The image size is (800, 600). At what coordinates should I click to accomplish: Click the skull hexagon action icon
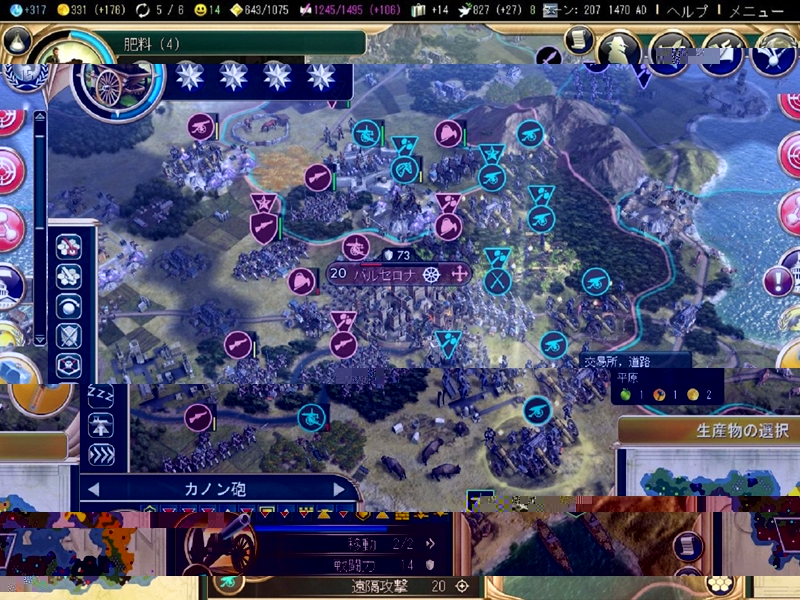coord(69,365)
